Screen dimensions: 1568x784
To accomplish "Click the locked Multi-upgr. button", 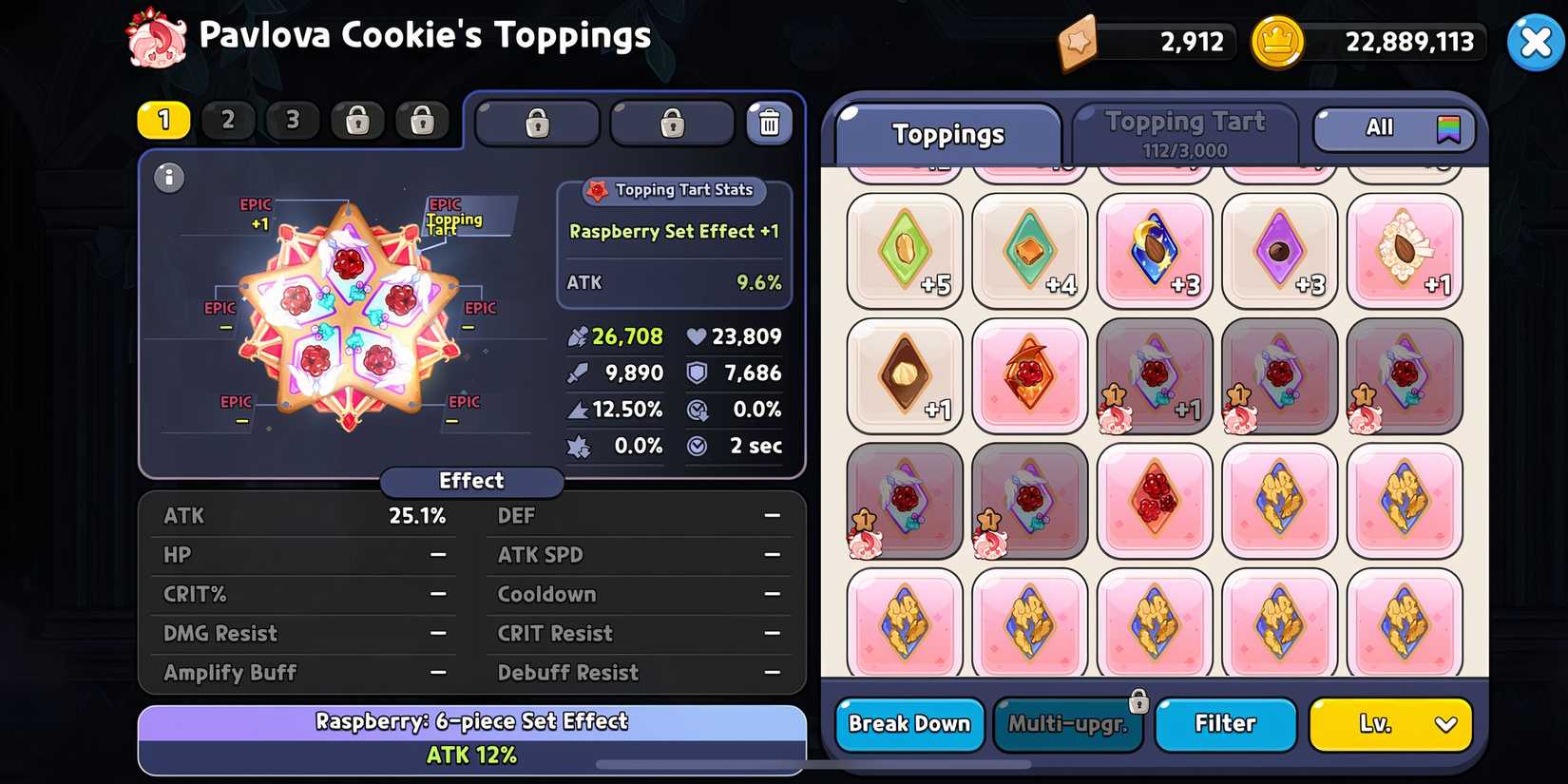I will (1067, 724).
